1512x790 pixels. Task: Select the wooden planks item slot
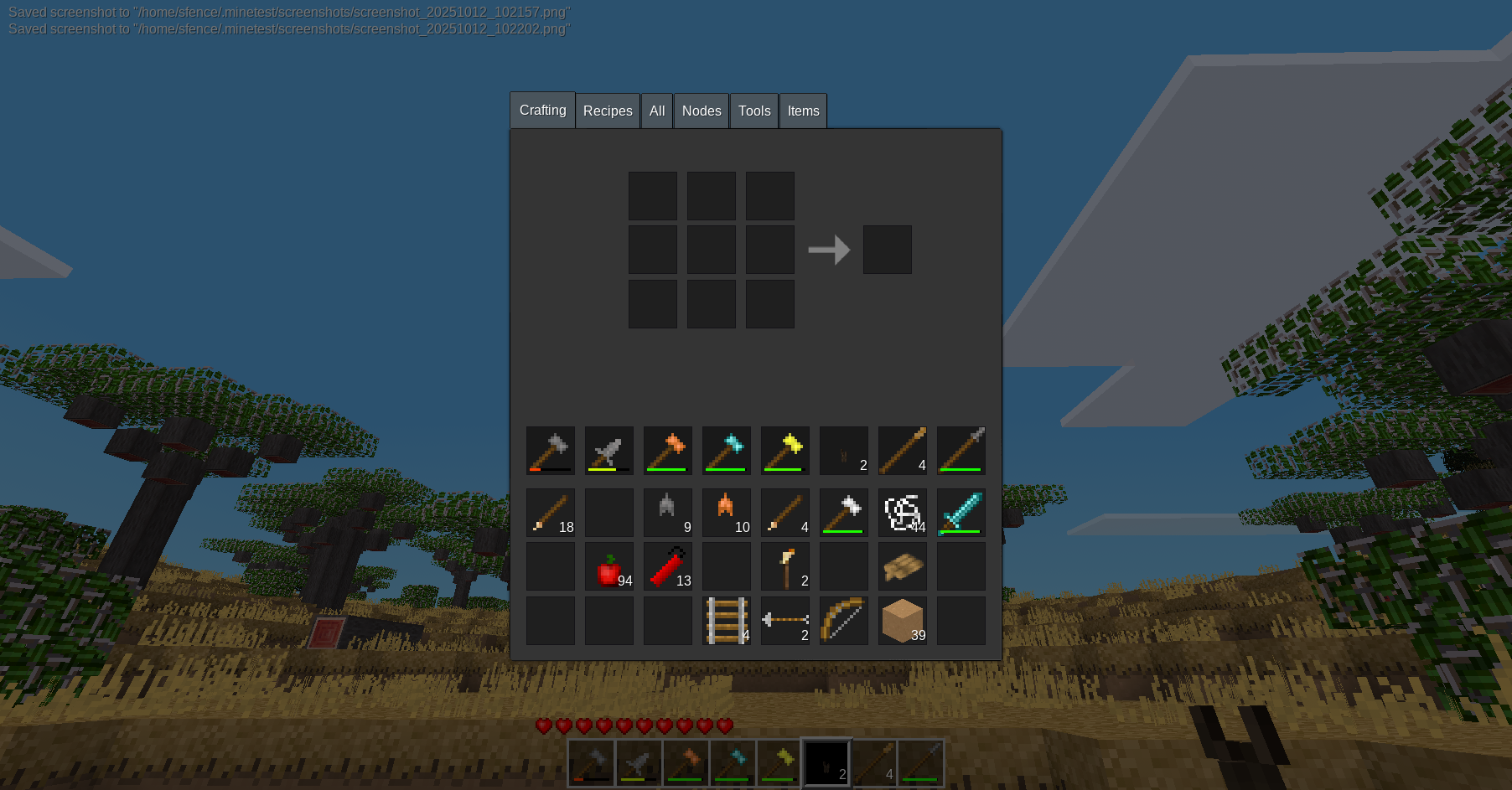coord(903,567)
